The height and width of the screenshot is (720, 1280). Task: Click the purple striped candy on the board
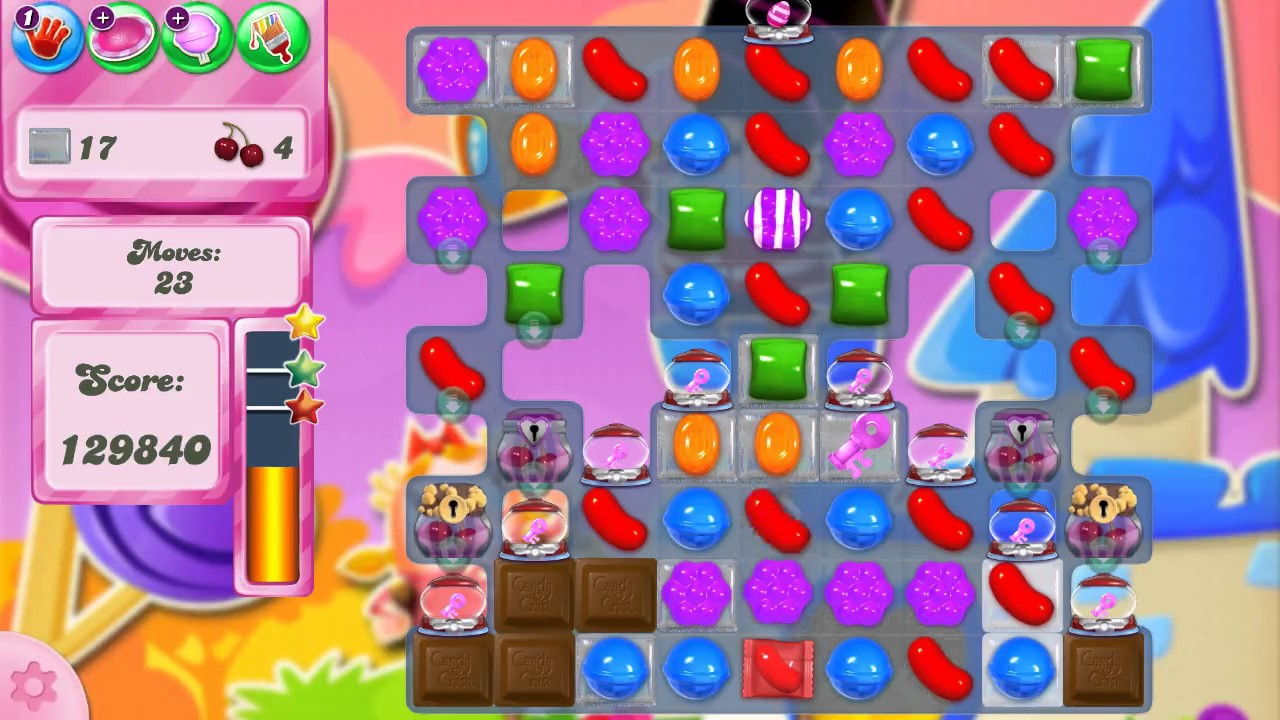click(779, 219)
